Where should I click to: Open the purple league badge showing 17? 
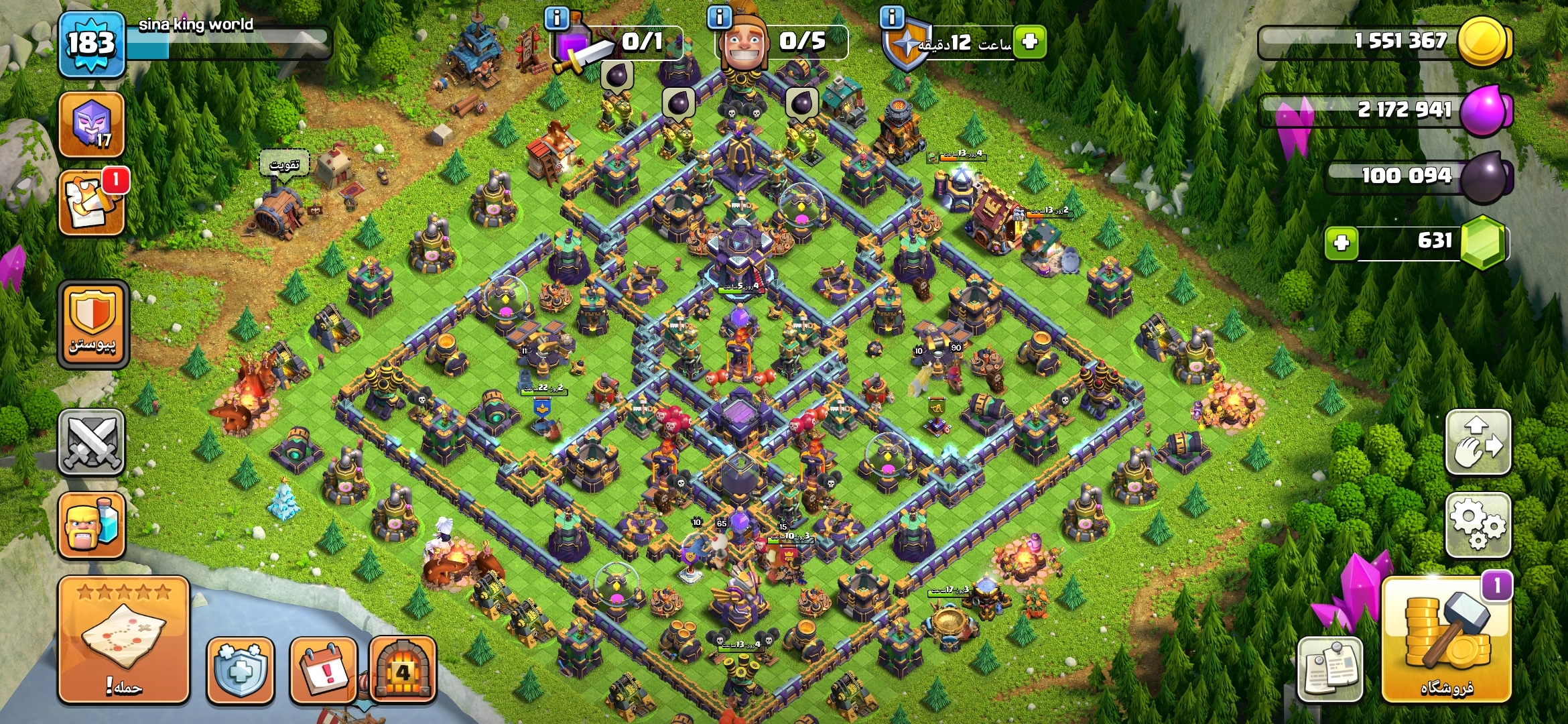pyautogui.click(x=92, y=124)
